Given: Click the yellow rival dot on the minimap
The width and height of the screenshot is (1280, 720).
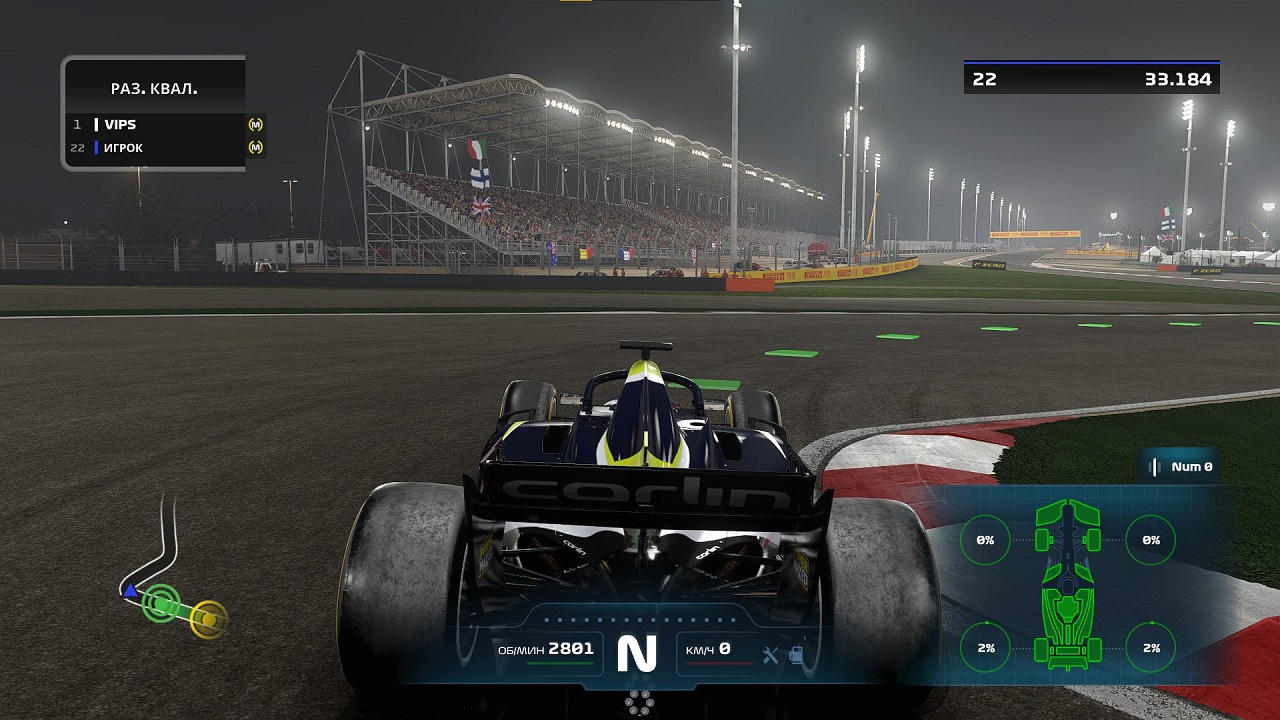Looking at the screenshot, I should [206, 620].
